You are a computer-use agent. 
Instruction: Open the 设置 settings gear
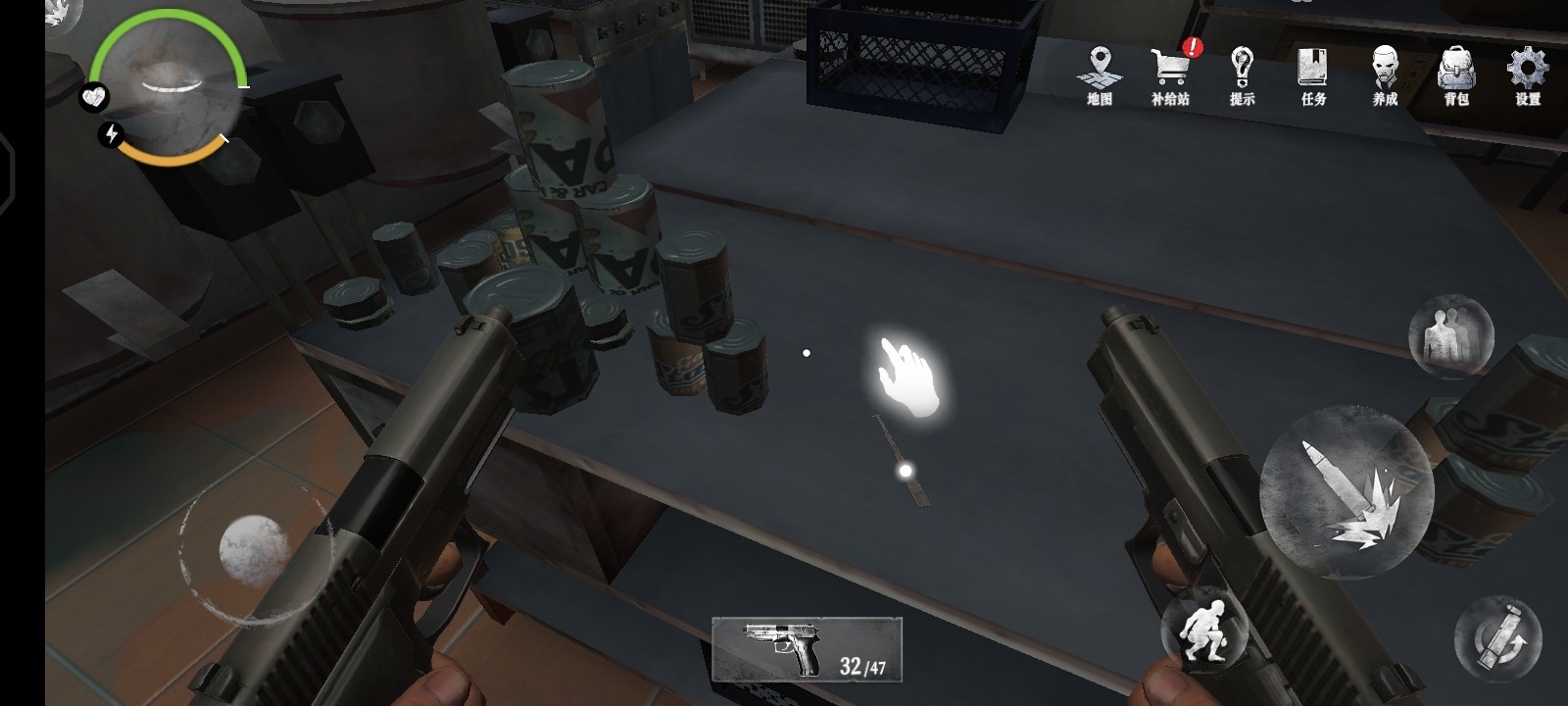(1527, 75)
